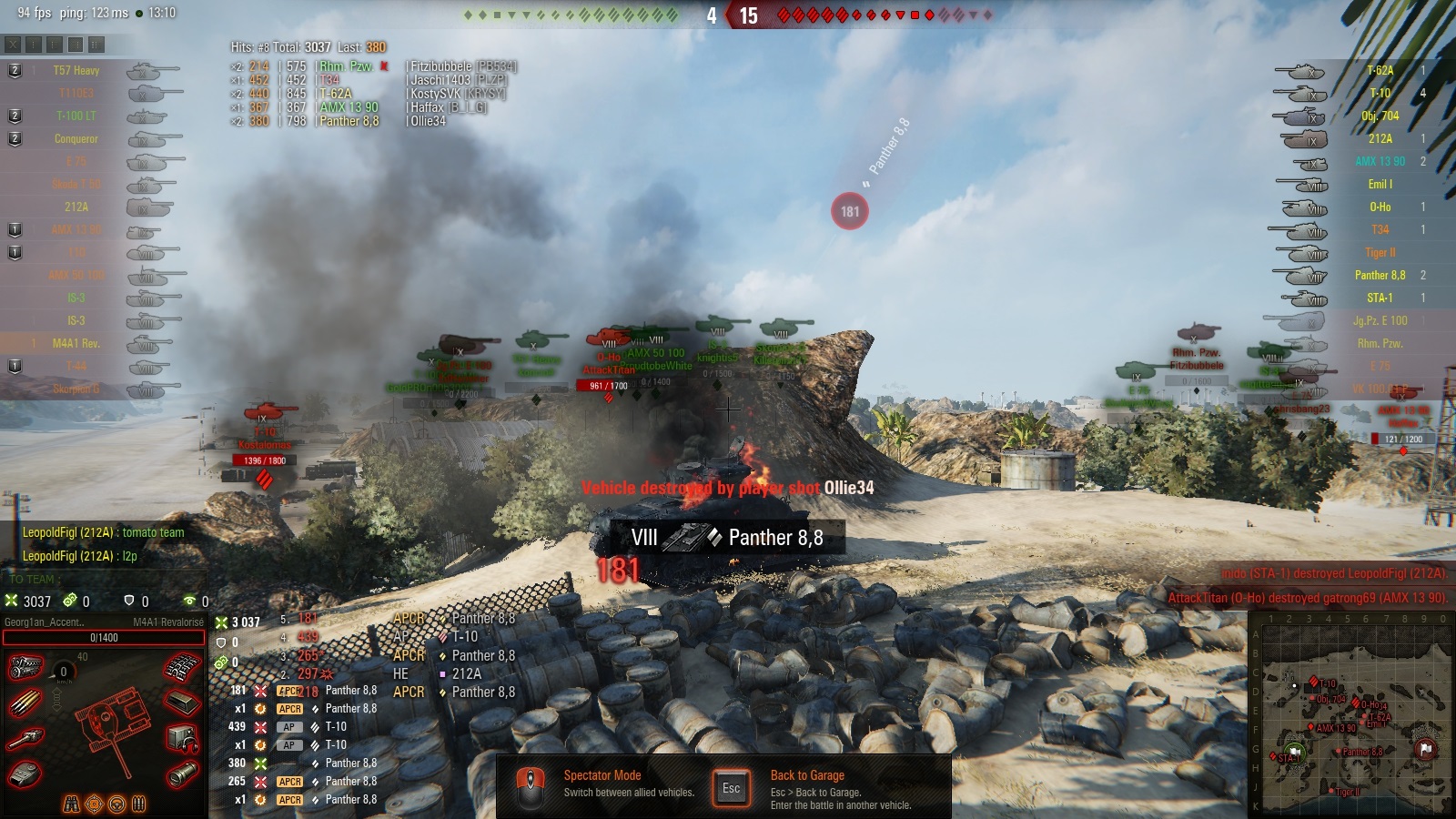Select the ammo rack shells icon
1456x819 pixels.
[x=25, y=703]
